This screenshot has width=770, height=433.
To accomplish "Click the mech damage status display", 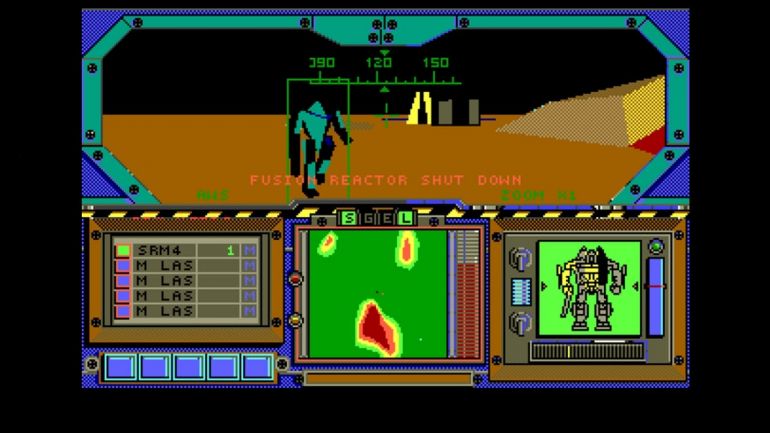I will pyautogui.click(x=588, y=288).
